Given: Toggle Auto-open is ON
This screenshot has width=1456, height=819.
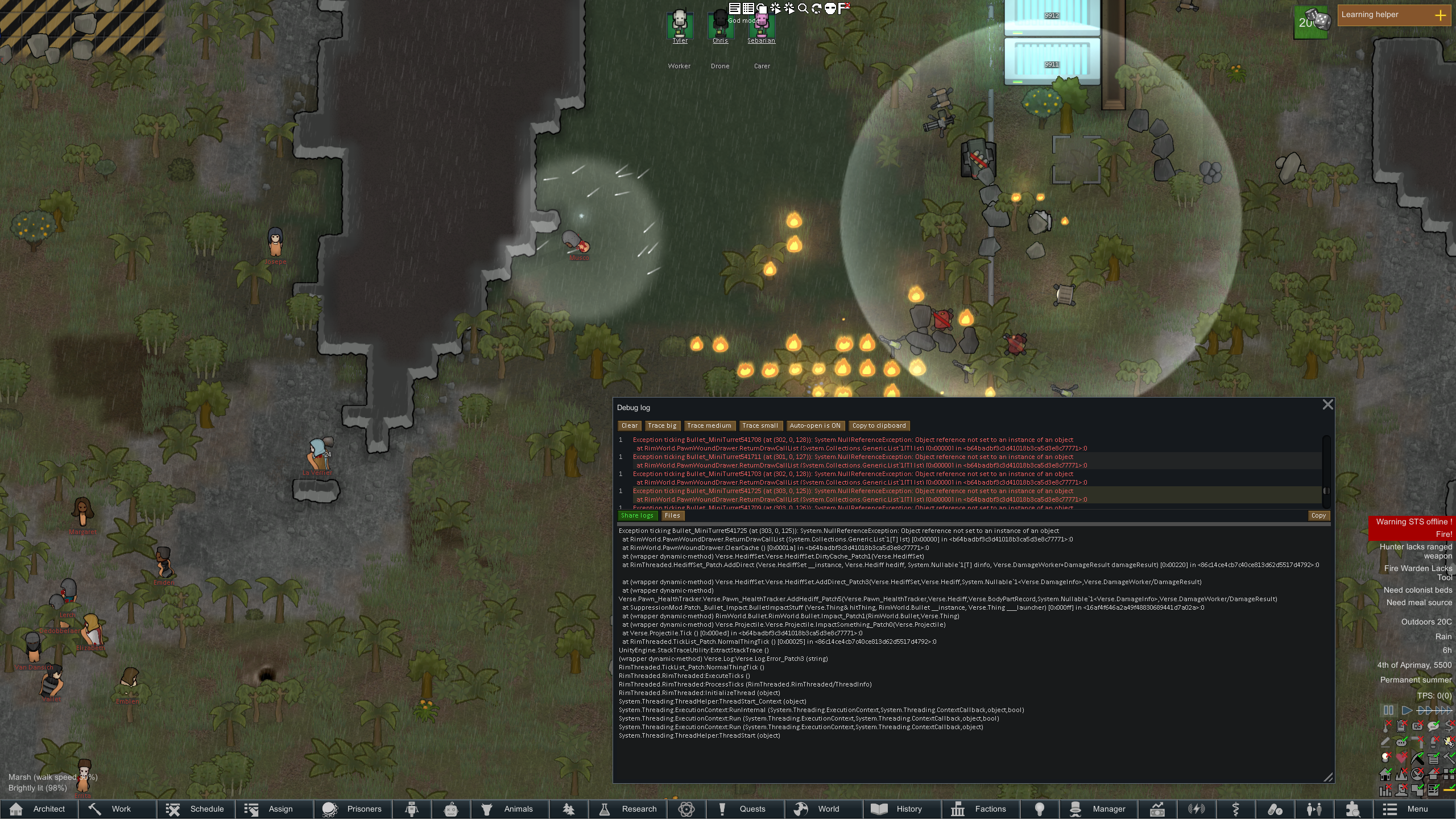Looking at the screenshot, I should tap(814, 425).
